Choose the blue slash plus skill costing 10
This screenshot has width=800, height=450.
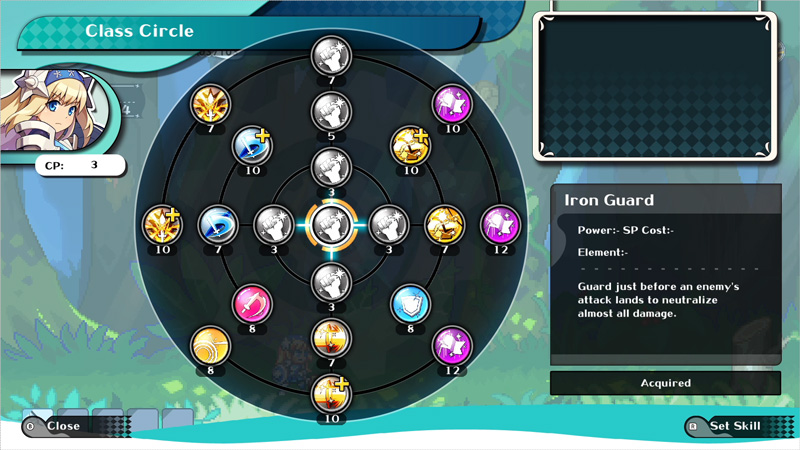(251, 146)
